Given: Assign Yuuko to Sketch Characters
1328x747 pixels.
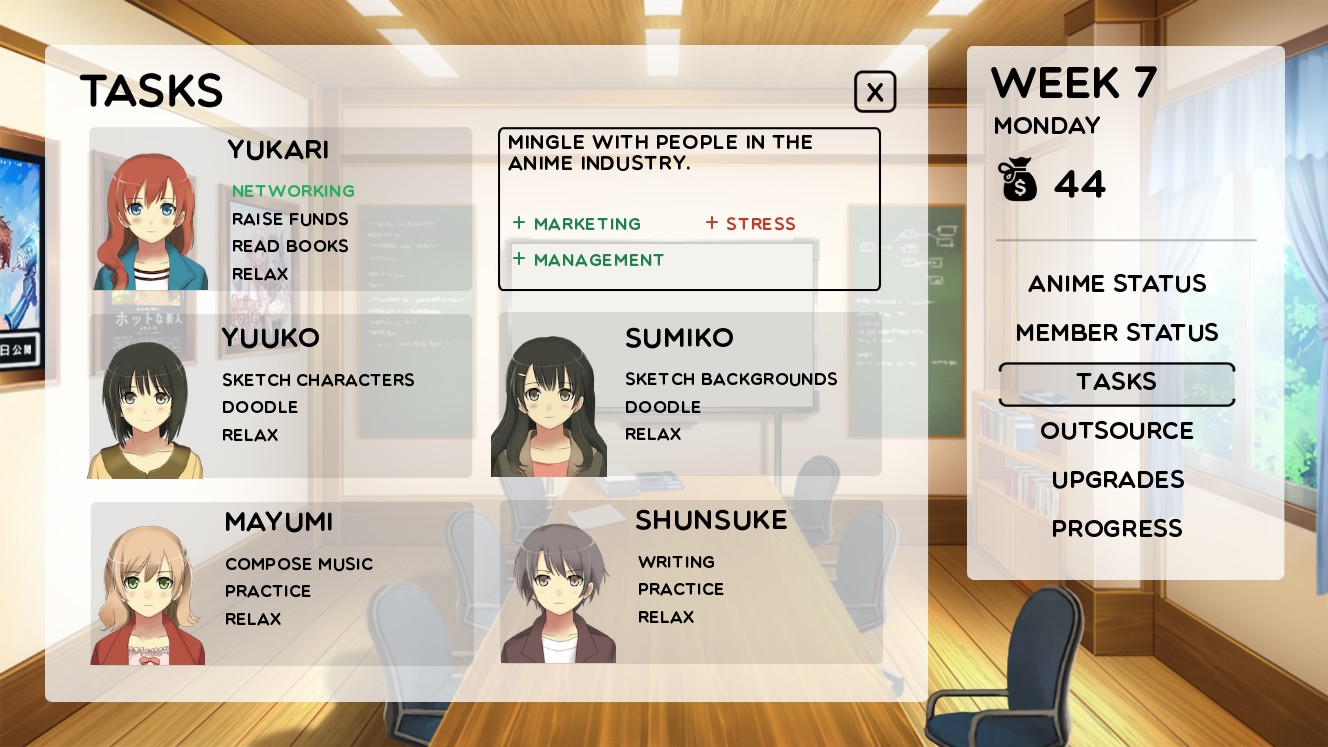Looking at the screenshot, I should coord(317,379).
